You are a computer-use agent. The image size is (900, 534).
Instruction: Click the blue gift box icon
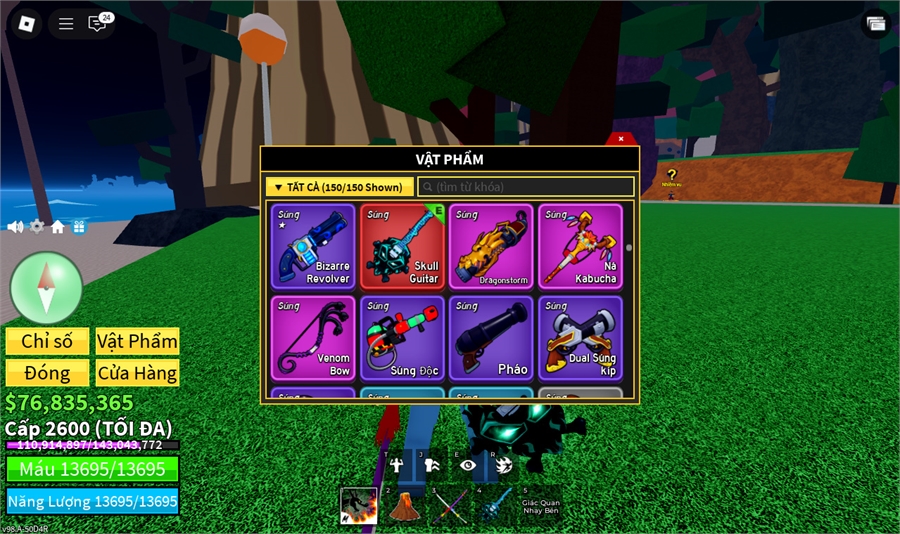click(79, 227)
